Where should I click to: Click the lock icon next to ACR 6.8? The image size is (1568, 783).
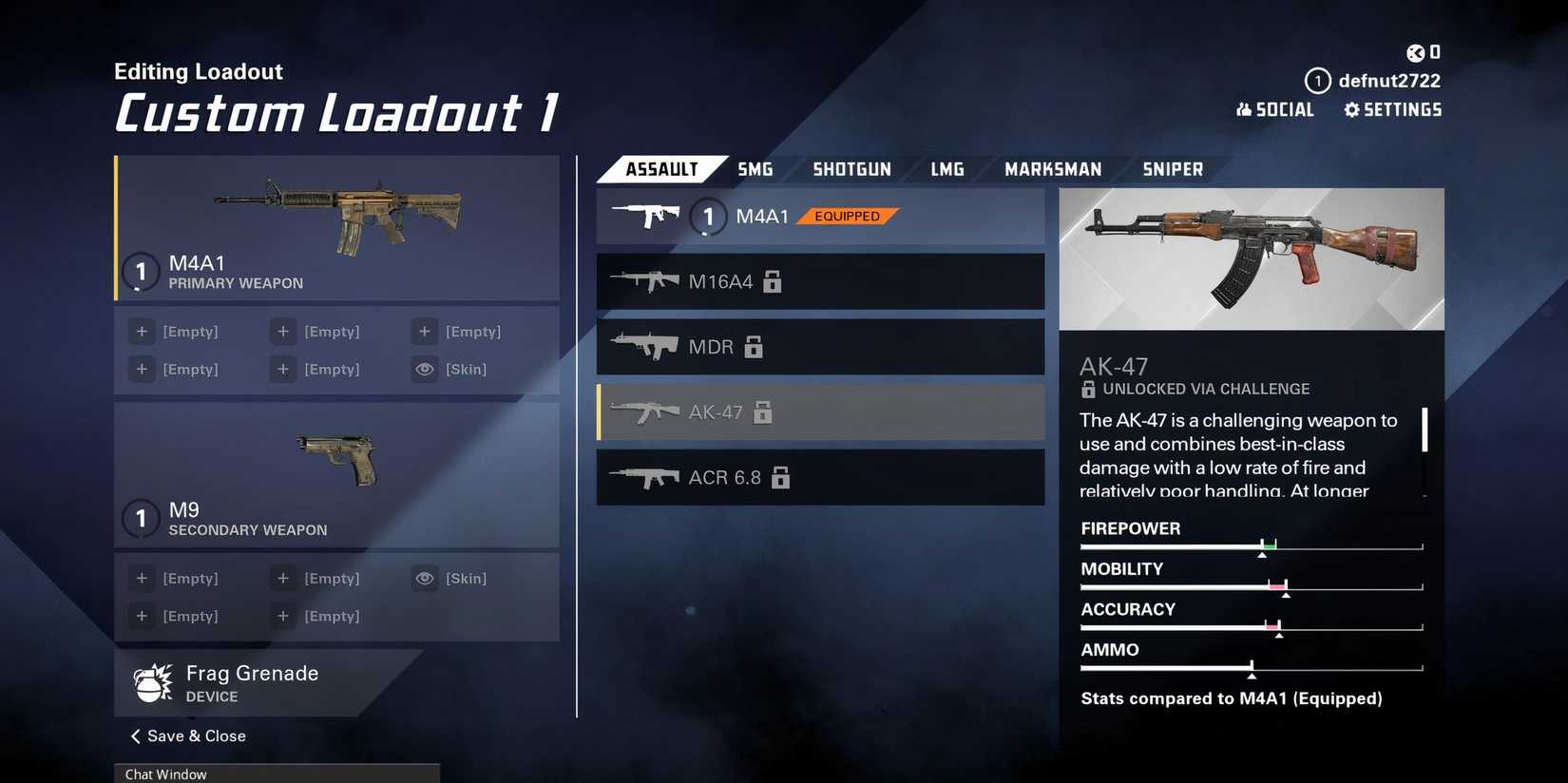click(x=782, y=478)
